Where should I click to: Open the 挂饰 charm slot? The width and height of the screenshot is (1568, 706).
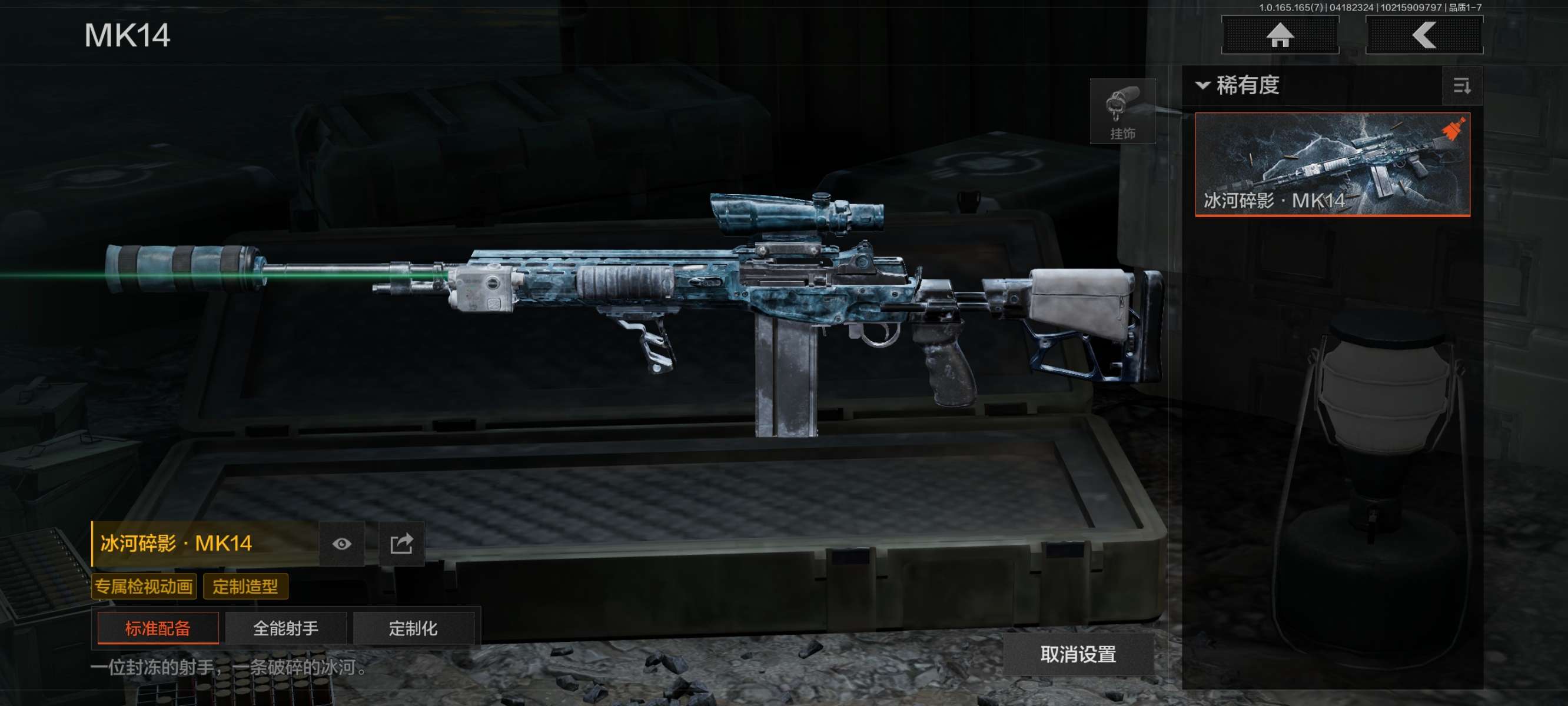tap(1122, 111)
